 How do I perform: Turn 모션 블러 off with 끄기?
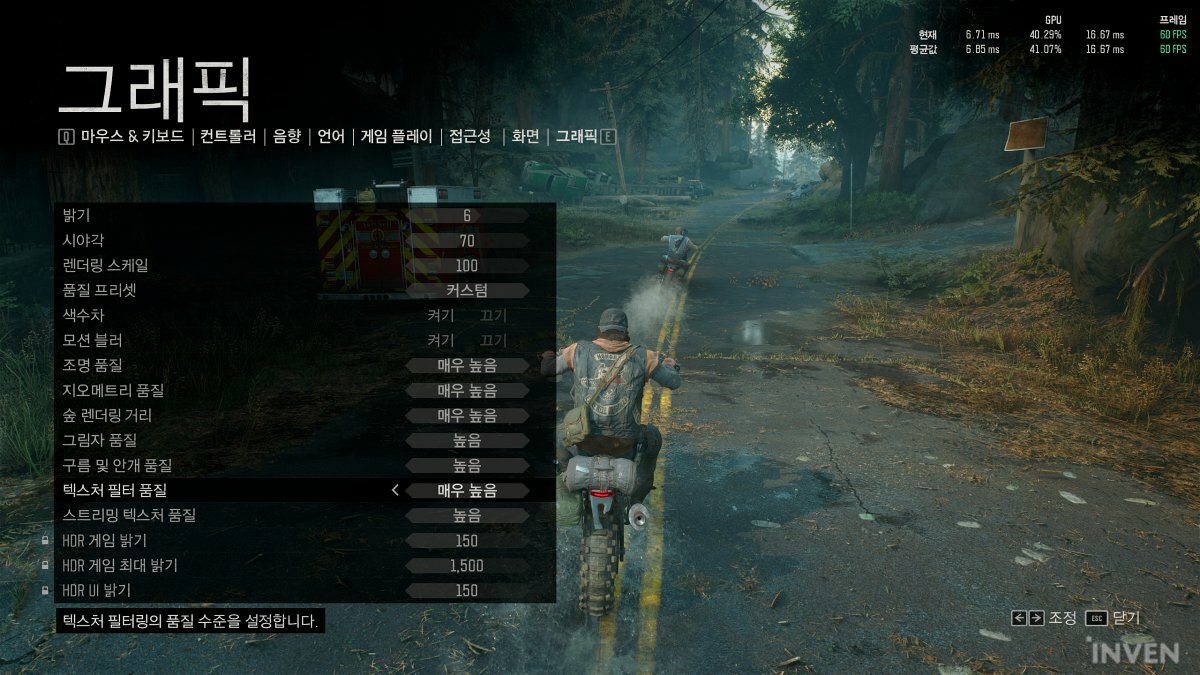493,340
